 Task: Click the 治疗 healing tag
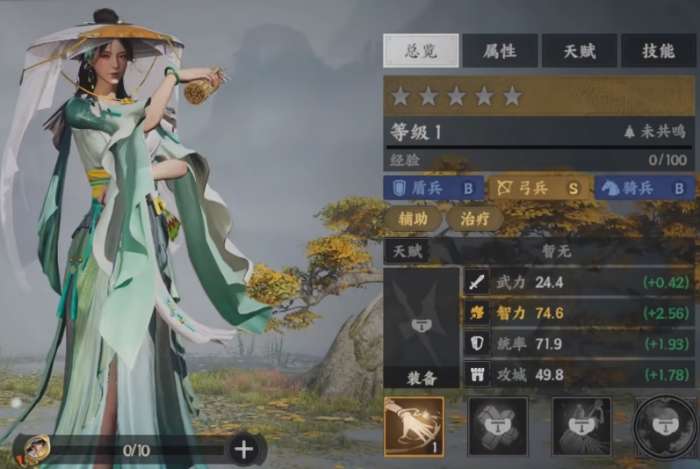(474, 219)
